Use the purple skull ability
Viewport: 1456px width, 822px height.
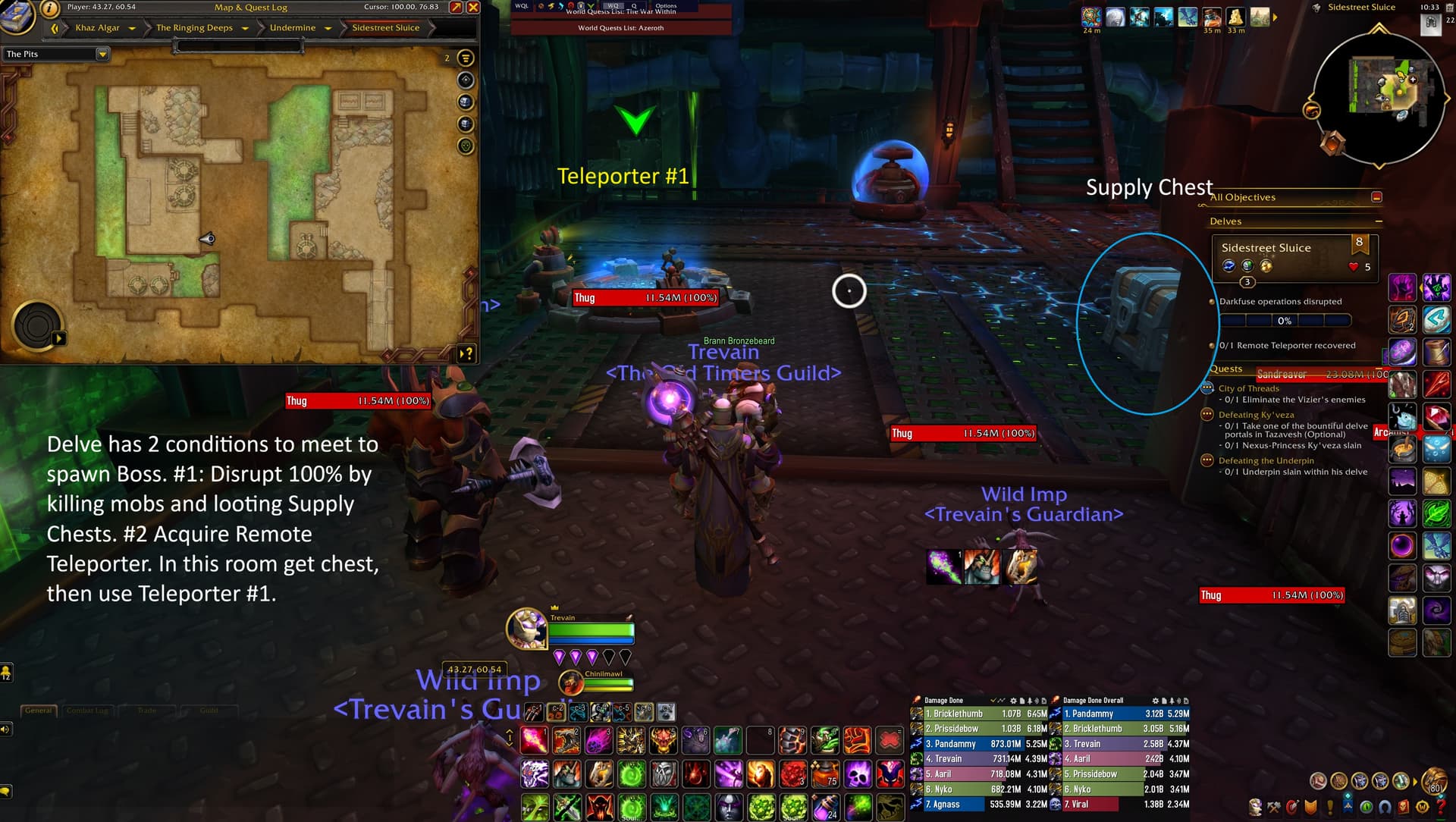pos(858,774)
